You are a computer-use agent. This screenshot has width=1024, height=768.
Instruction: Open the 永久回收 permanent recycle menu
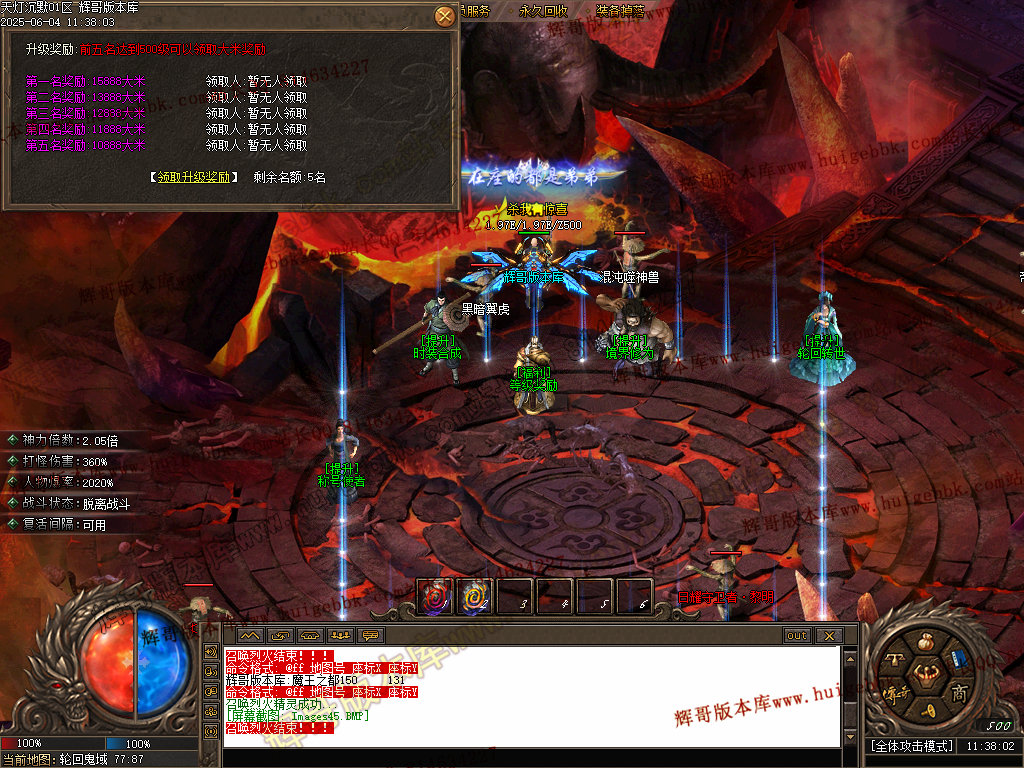[543, 11]
